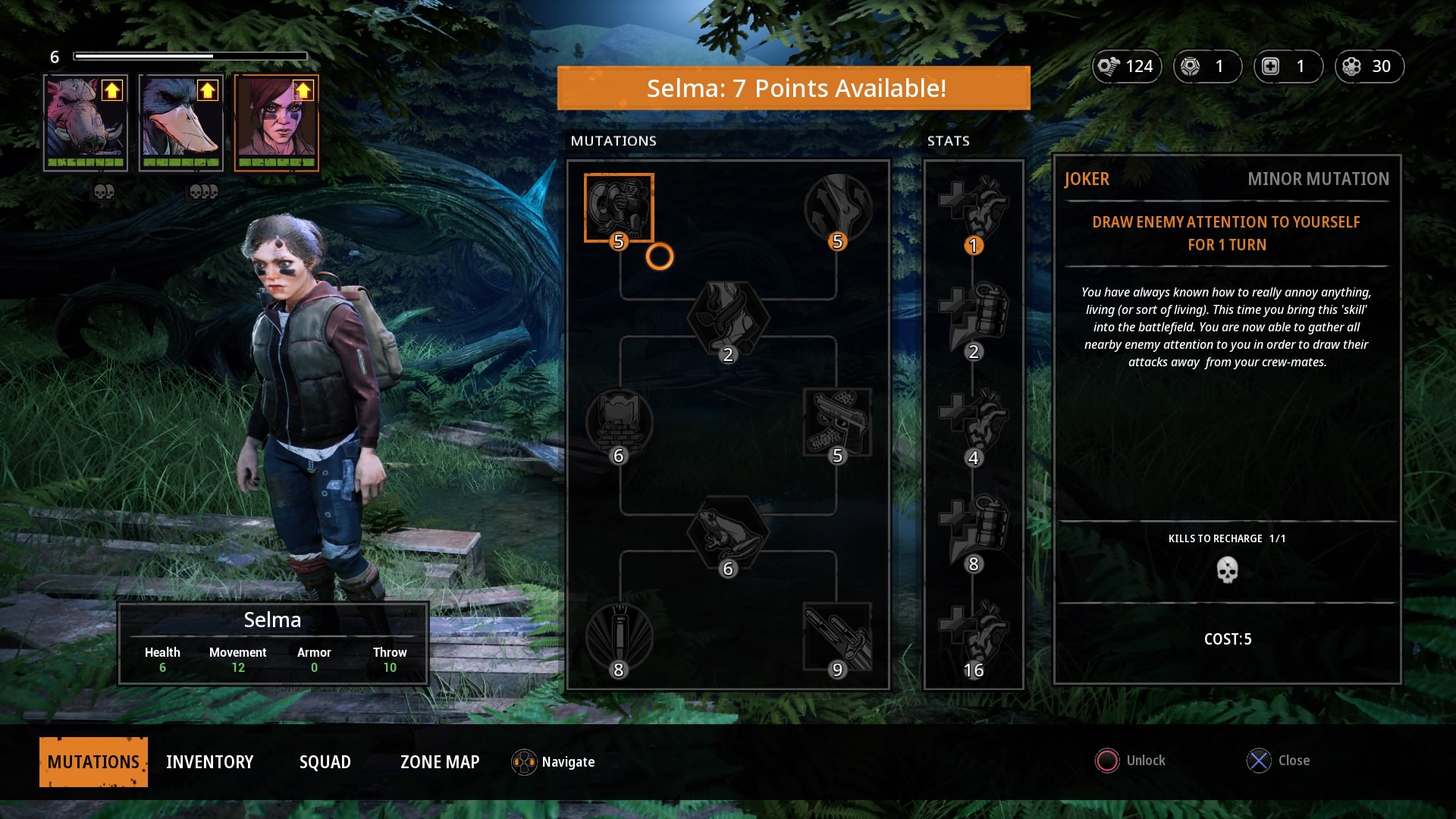
Task: Select the Mutations tab
Action: [93, 762]
